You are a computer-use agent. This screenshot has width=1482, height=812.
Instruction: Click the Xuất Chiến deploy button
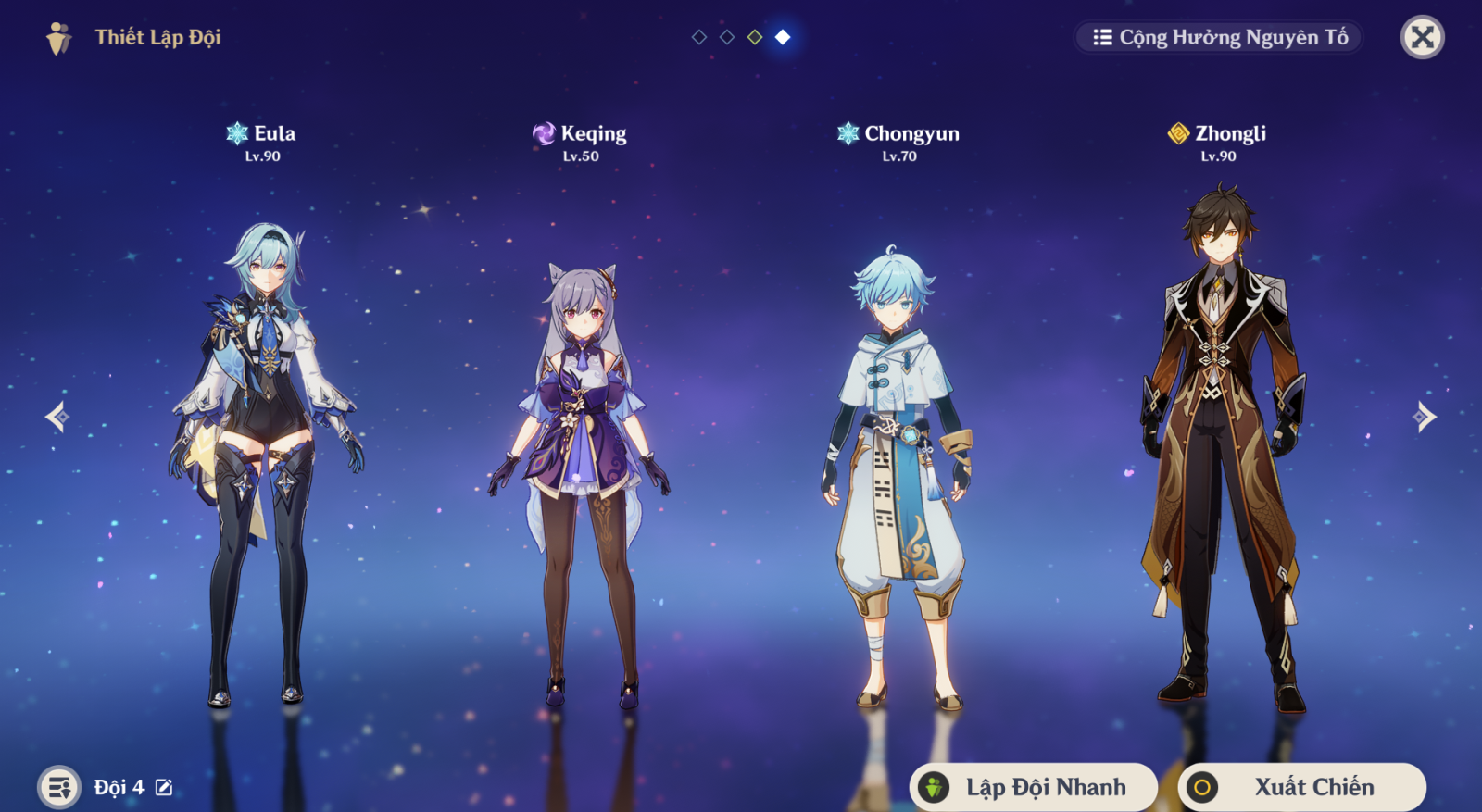pos(1301,787)
